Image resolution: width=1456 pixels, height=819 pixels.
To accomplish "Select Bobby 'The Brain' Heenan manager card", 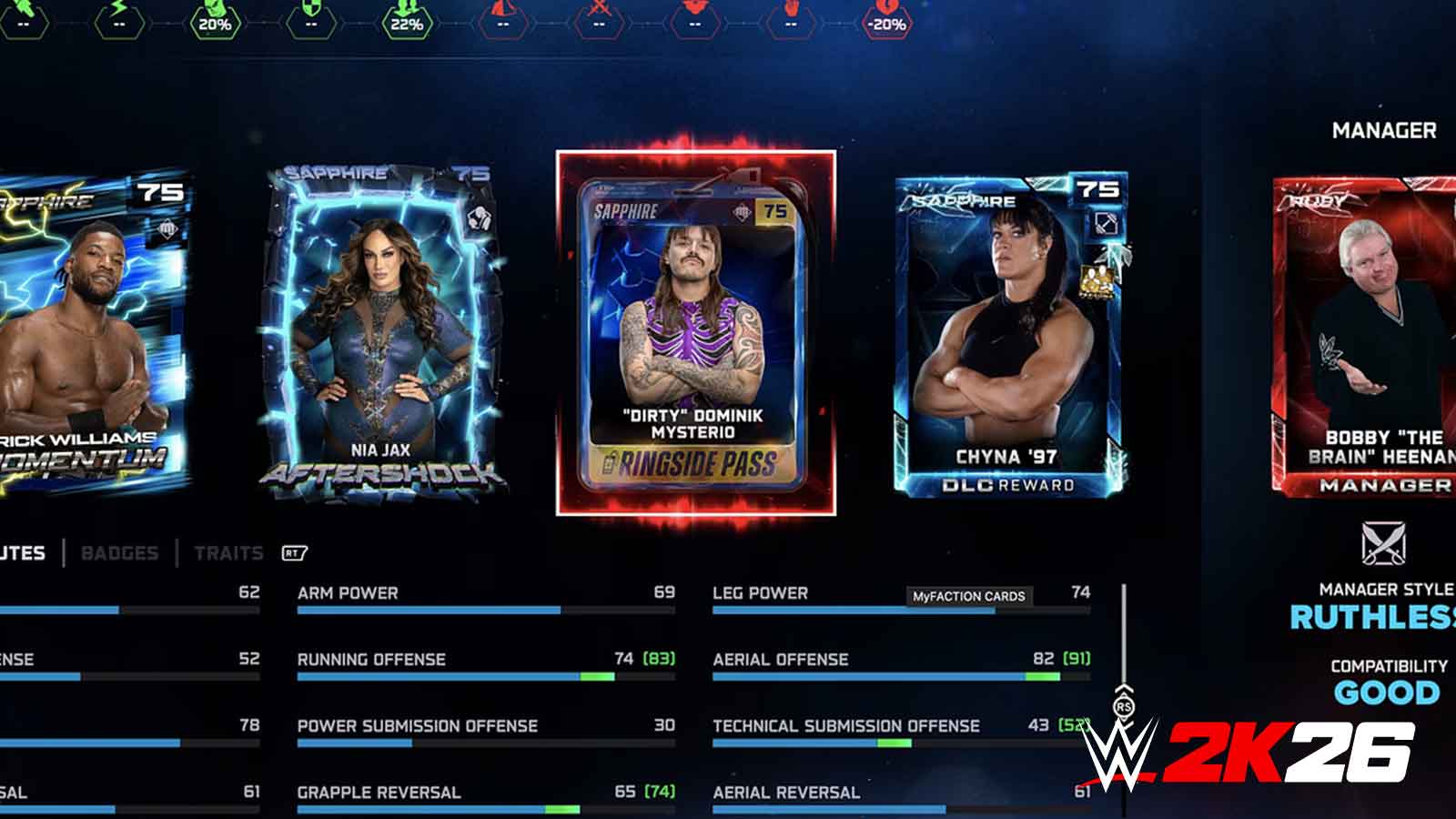I will coord(1377,337).
